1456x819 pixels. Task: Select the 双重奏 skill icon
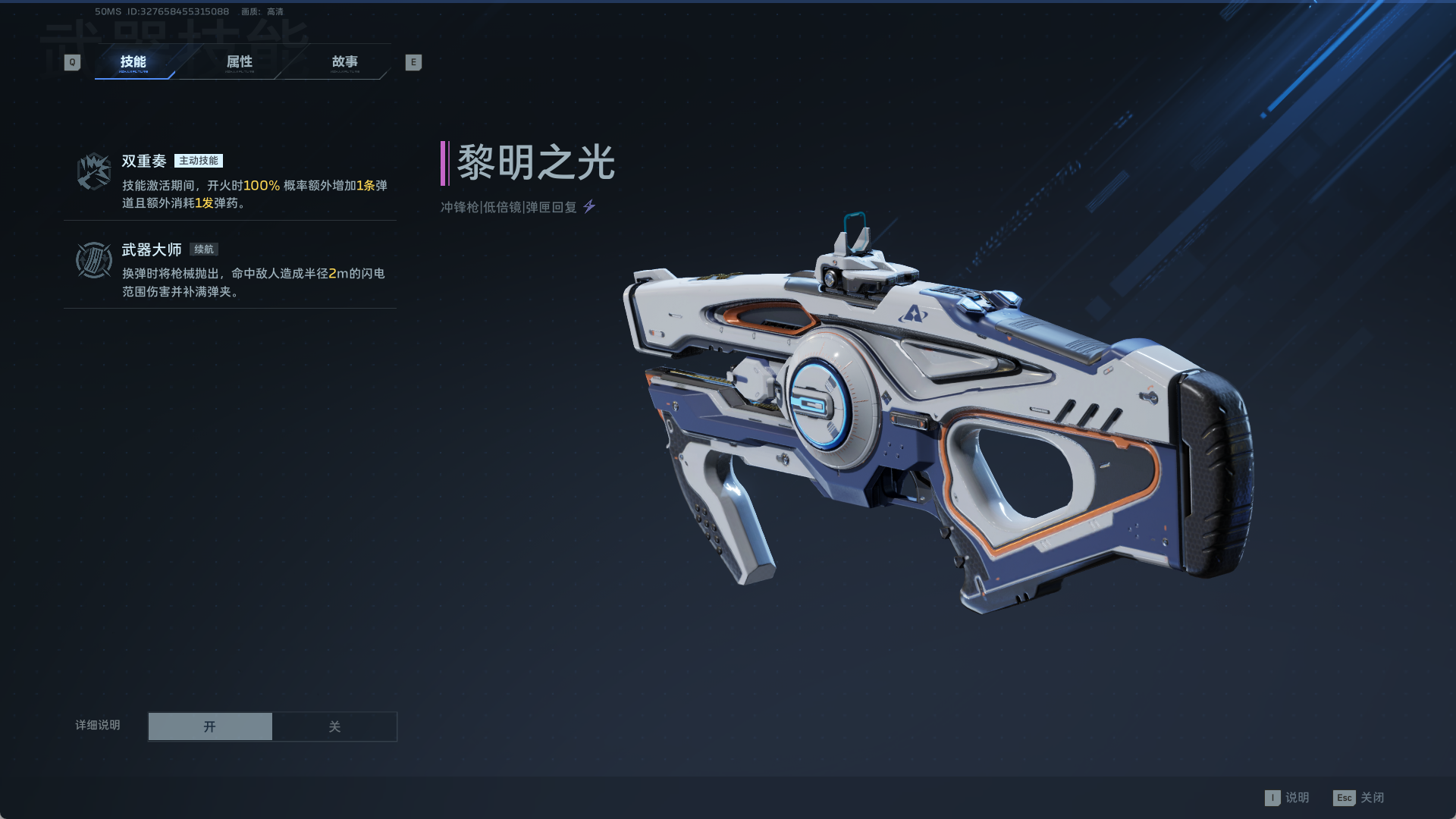pos(93,170)
